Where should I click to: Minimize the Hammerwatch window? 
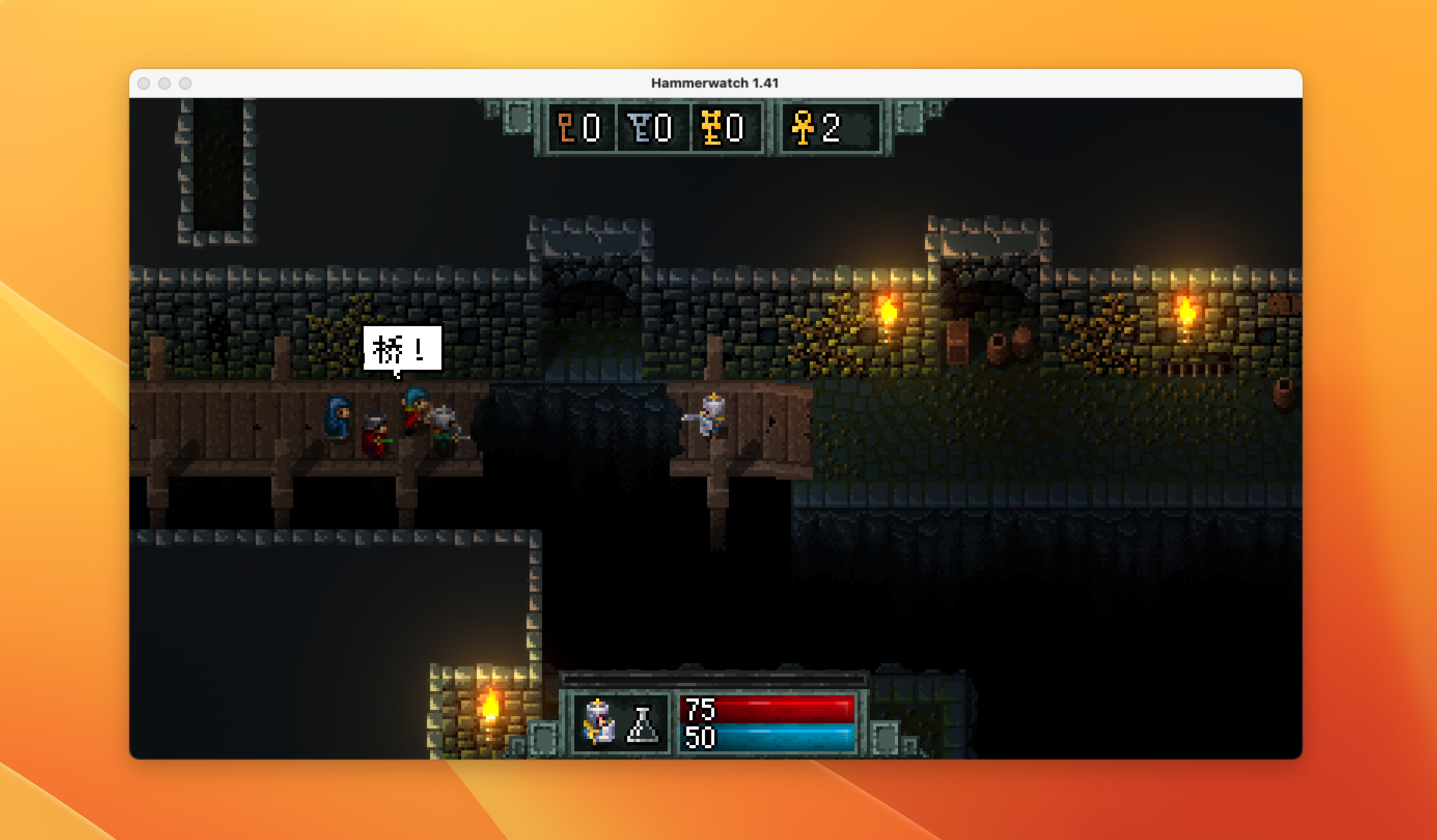165,84
